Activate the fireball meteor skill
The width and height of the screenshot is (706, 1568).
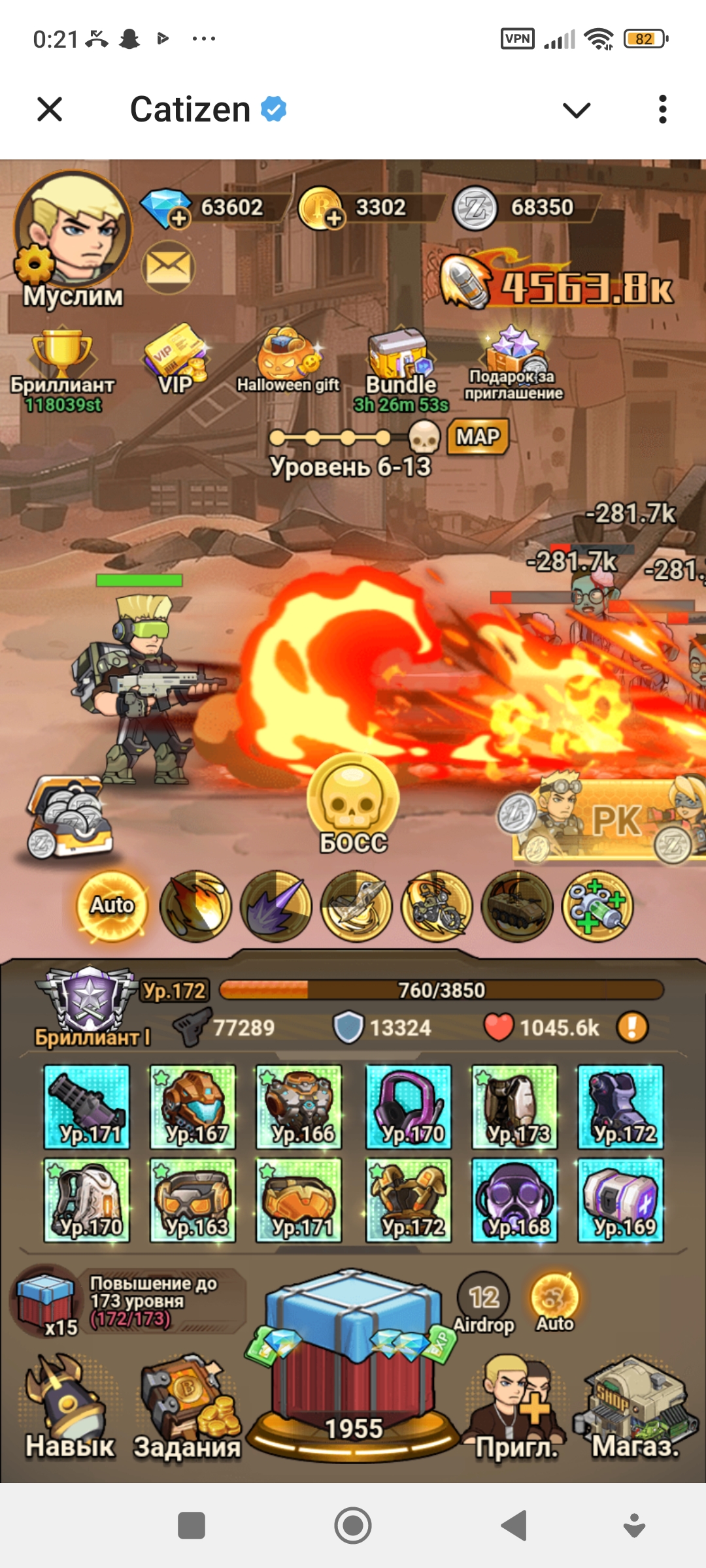pyautogui.click(x=195, y=906)
